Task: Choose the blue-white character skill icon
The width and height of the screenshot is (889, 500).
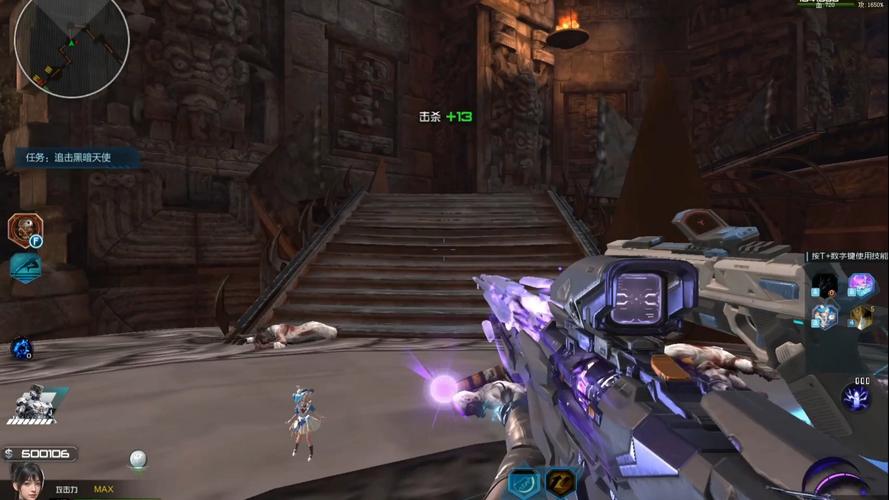Action: click(x=825, y=316)
